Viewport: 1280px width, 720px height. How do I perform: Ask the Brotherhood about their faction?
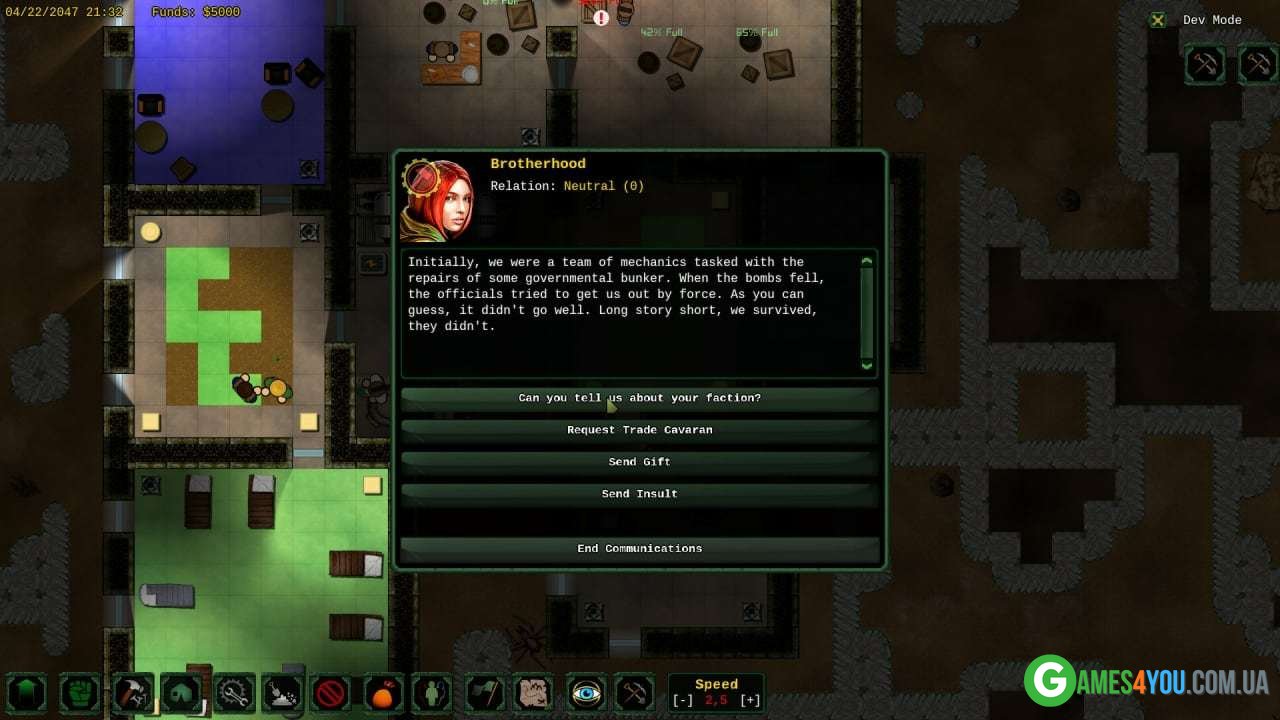[x=639, y=398]
